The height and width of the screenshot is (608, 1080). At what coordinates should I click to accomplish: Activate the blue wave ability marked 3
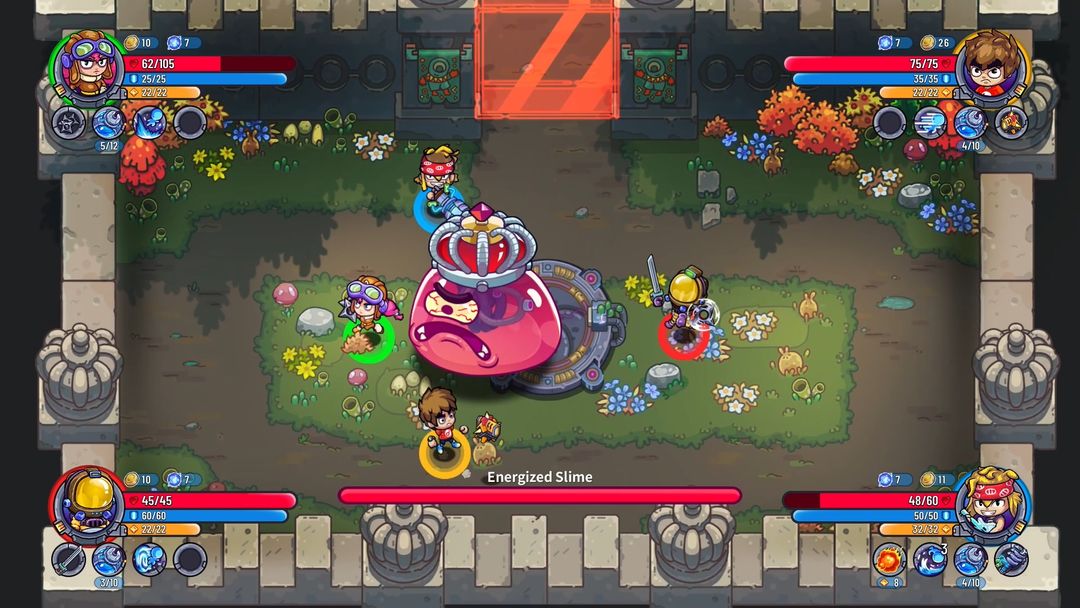[930, 559]
